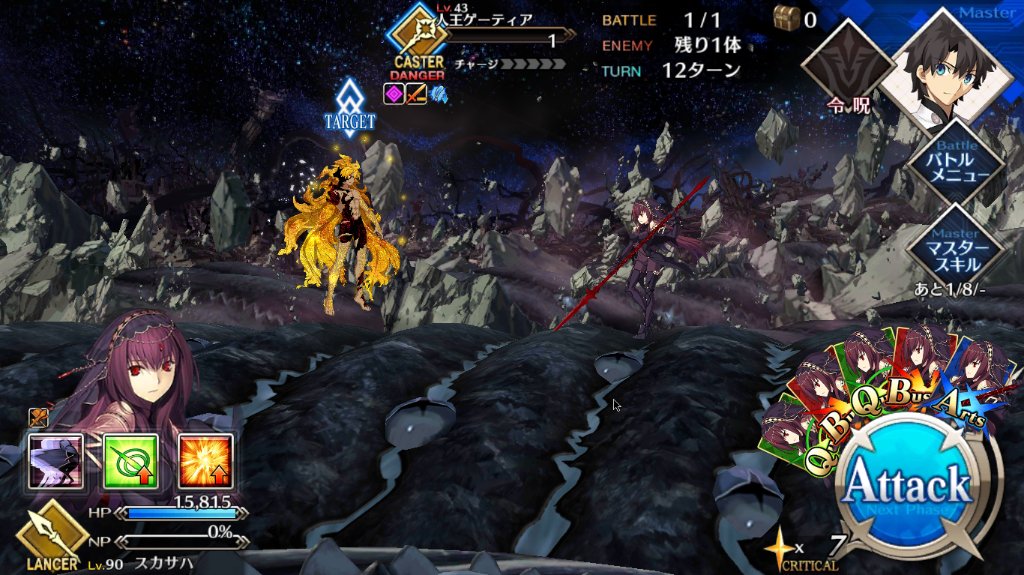Image resolution: width=1024 pixels, height=575 pixels.
Task: Open the Command Spell (令呪) icon
Action: coord(848,70)
